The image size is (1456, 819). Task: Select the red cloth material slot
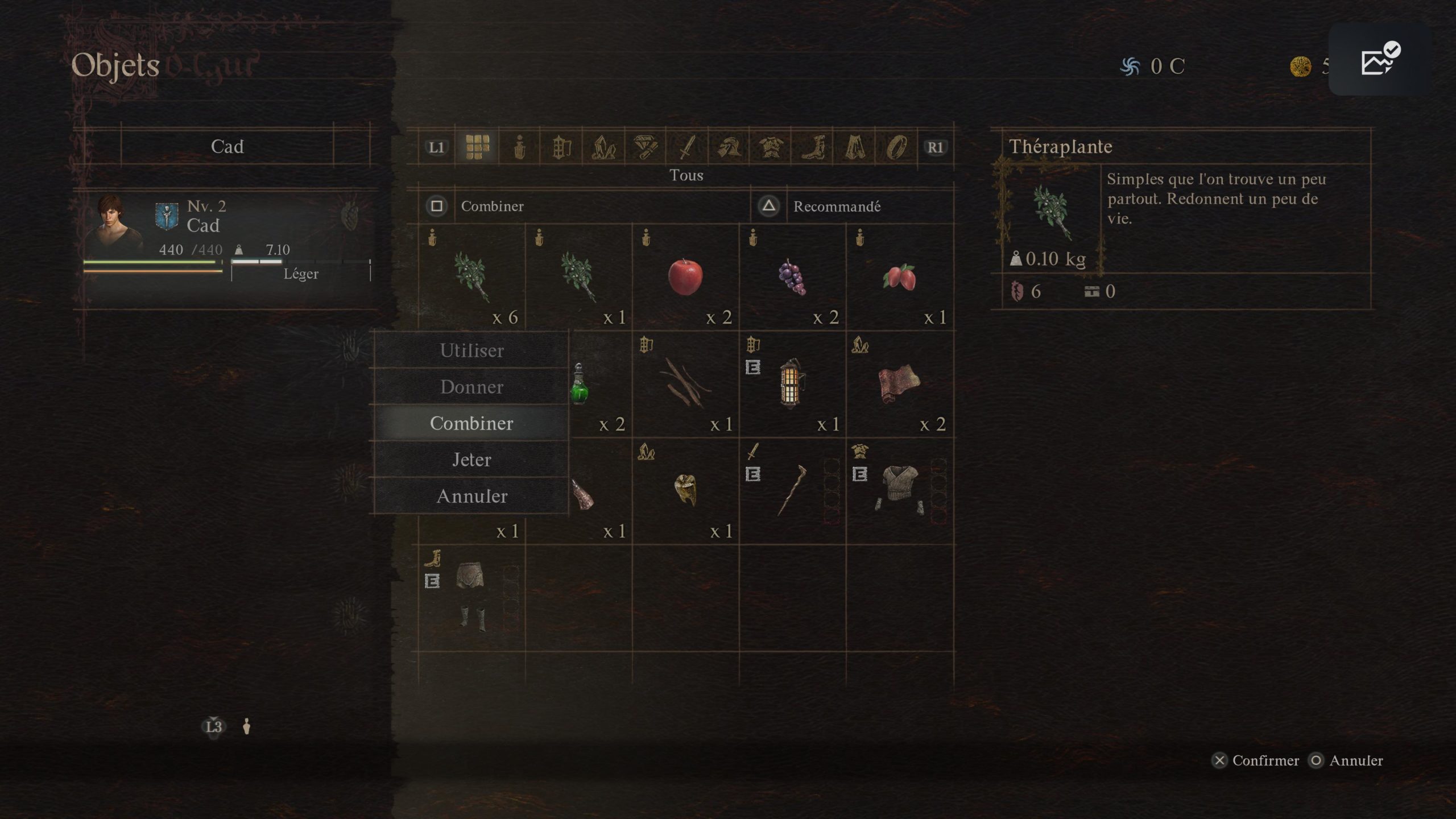coord(899,384)
